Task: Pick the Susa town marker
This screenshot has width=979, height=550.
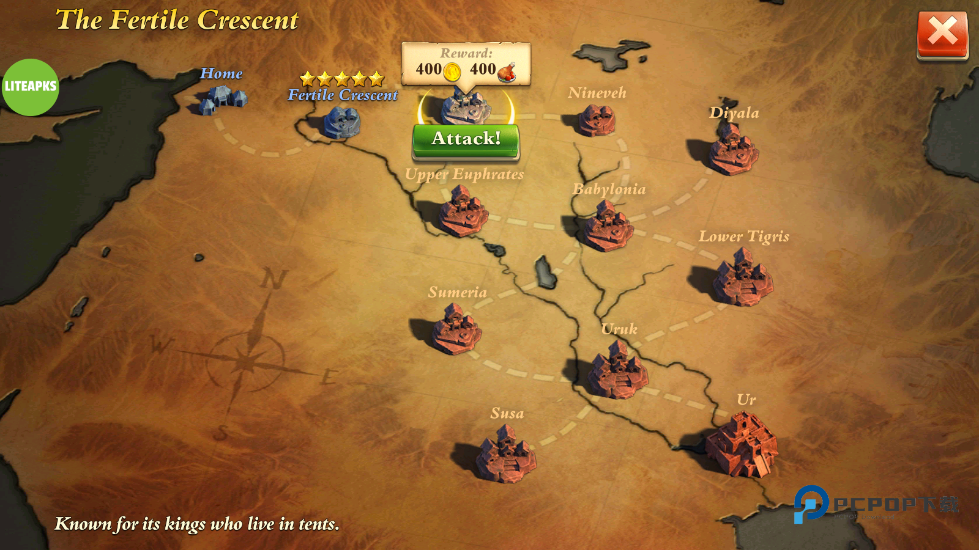Action: coord(505,453)
